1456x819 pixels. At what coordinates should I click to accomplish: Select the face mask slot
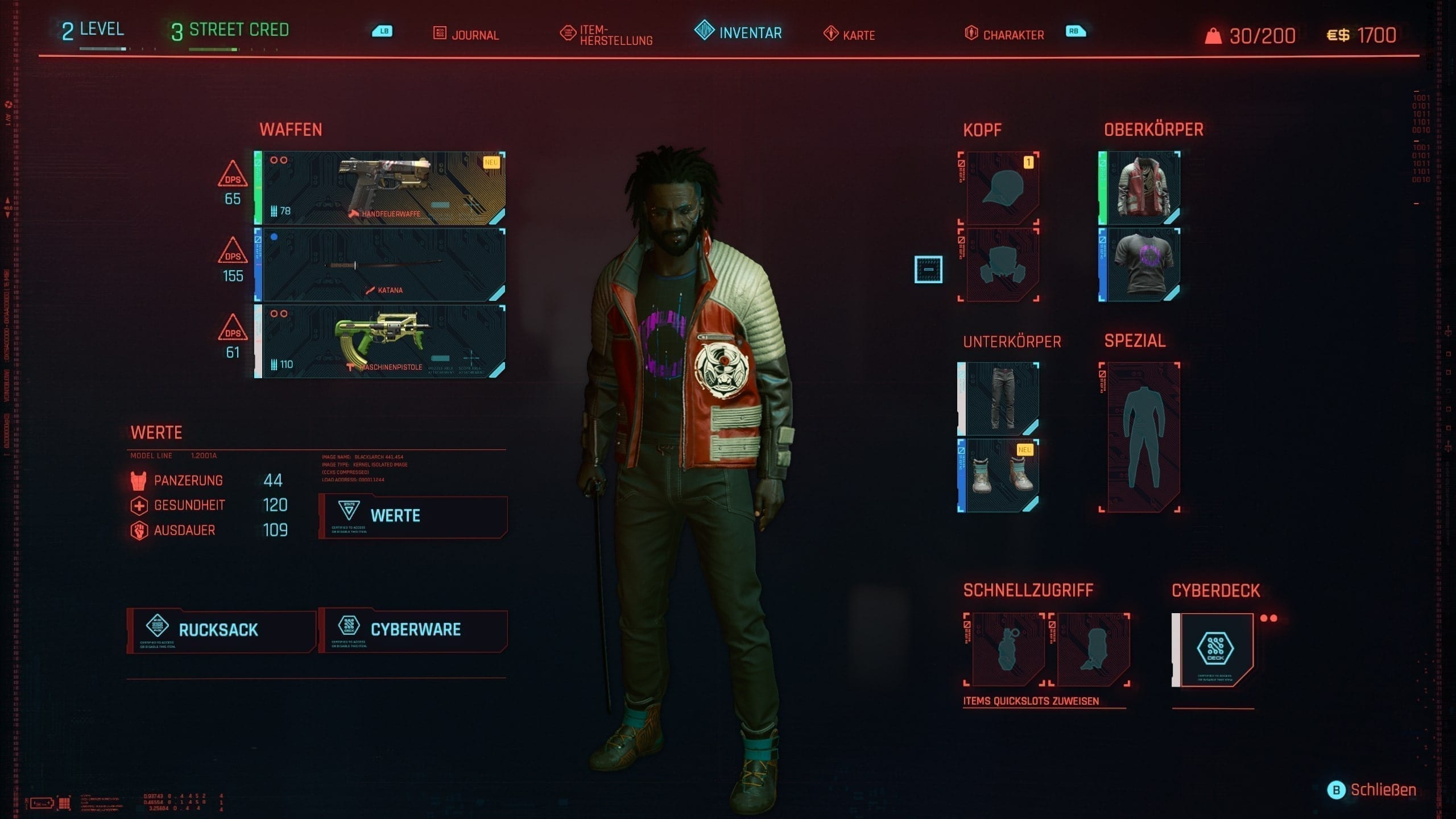pyautogui.click(x=1000, y=265)
